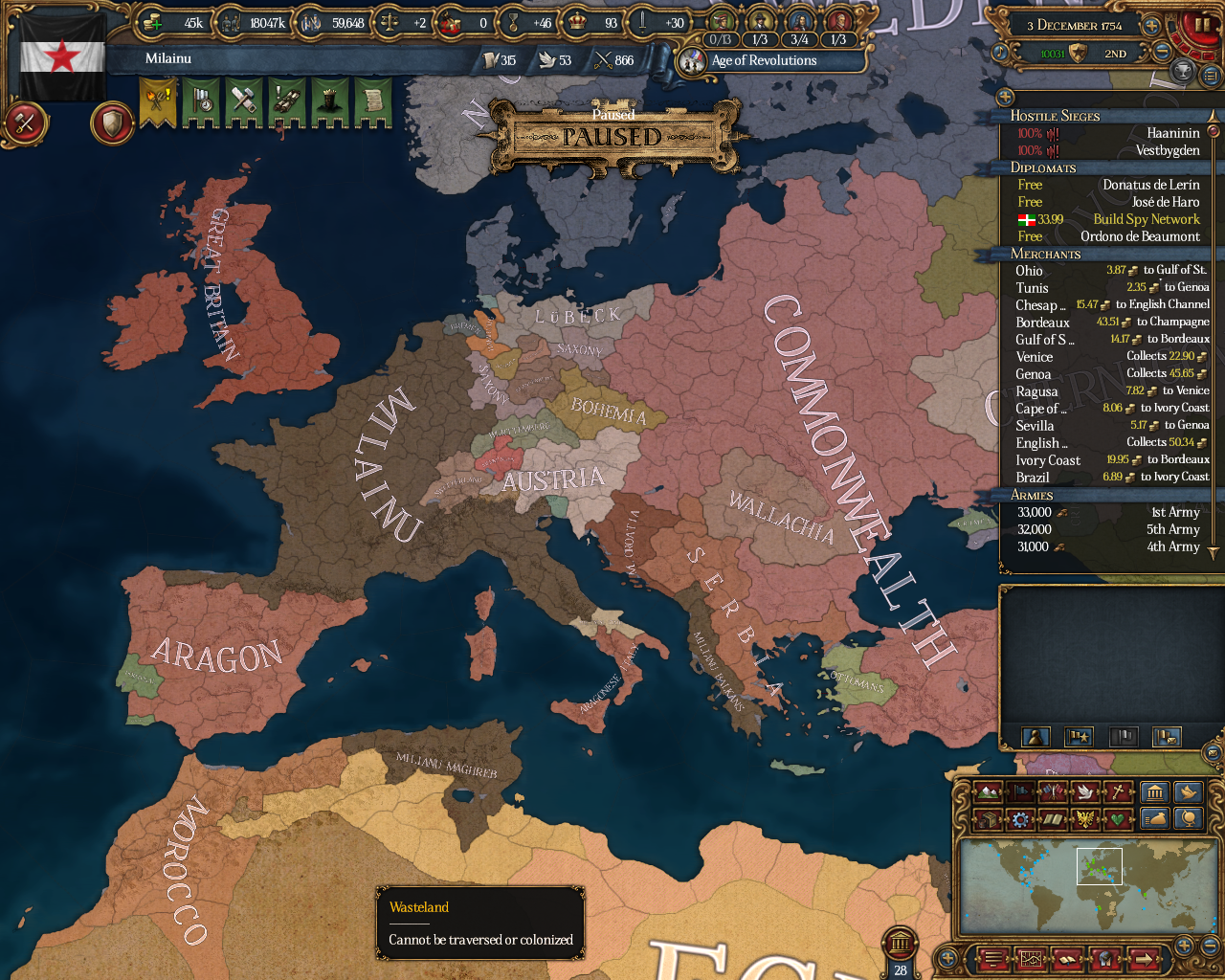View the trade goods mapmode crate icon
Screen dimensions: 1225x980
pos(987,818)
